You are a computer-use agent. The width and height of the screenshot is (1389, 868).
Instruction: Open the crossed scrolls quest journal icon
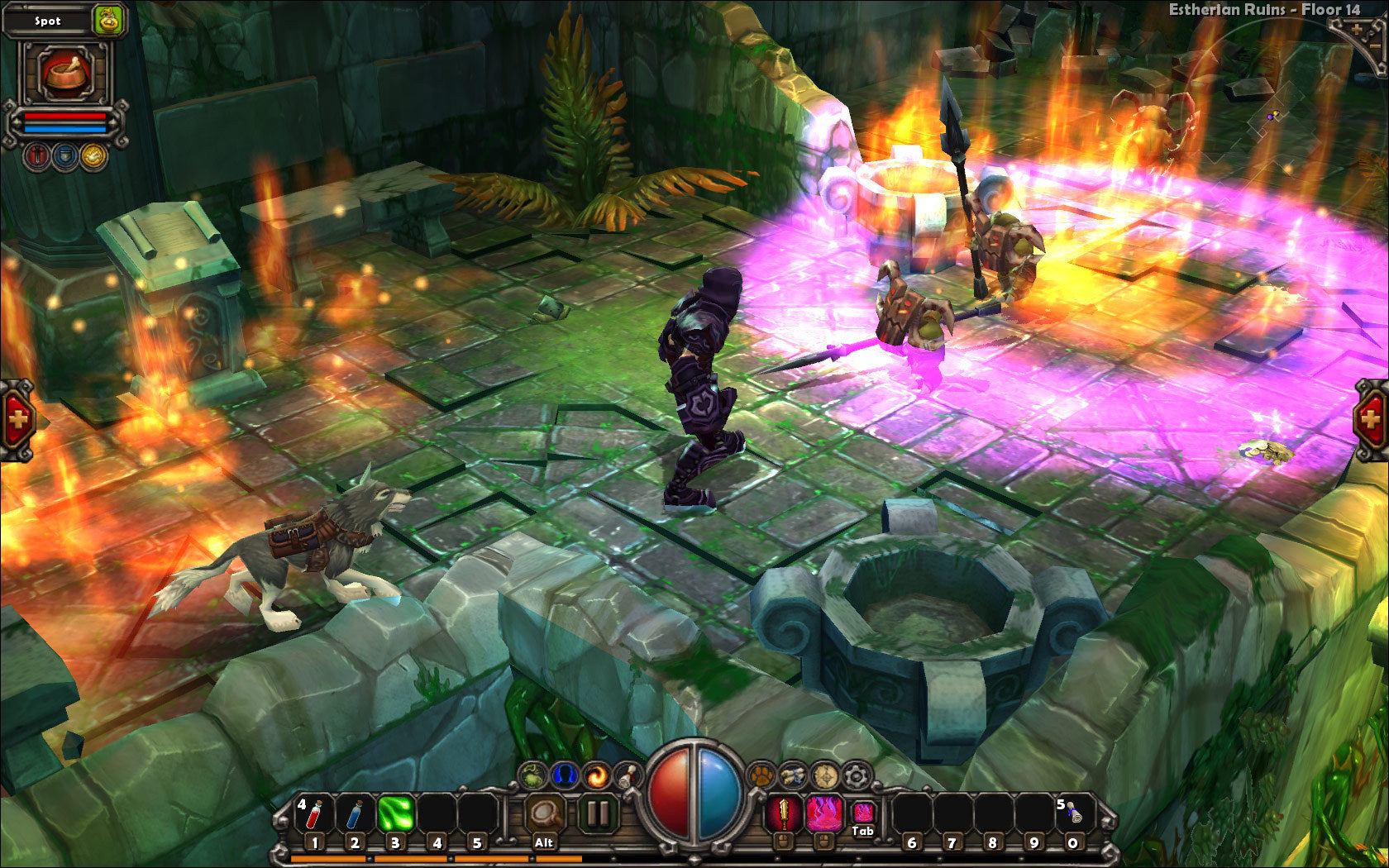click(x=793, y=775)
